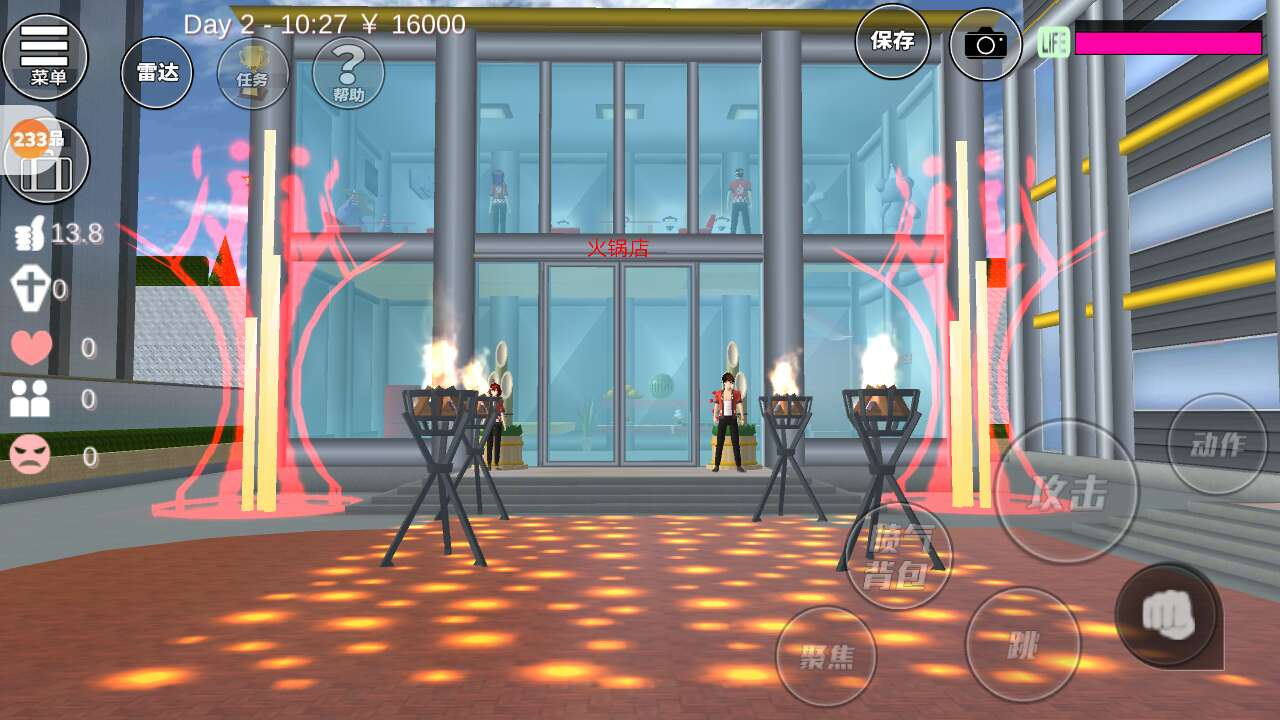This screenshot has height=720, width=1280.
Task: Save the game with 保存
Action: [x=892, y=41]
